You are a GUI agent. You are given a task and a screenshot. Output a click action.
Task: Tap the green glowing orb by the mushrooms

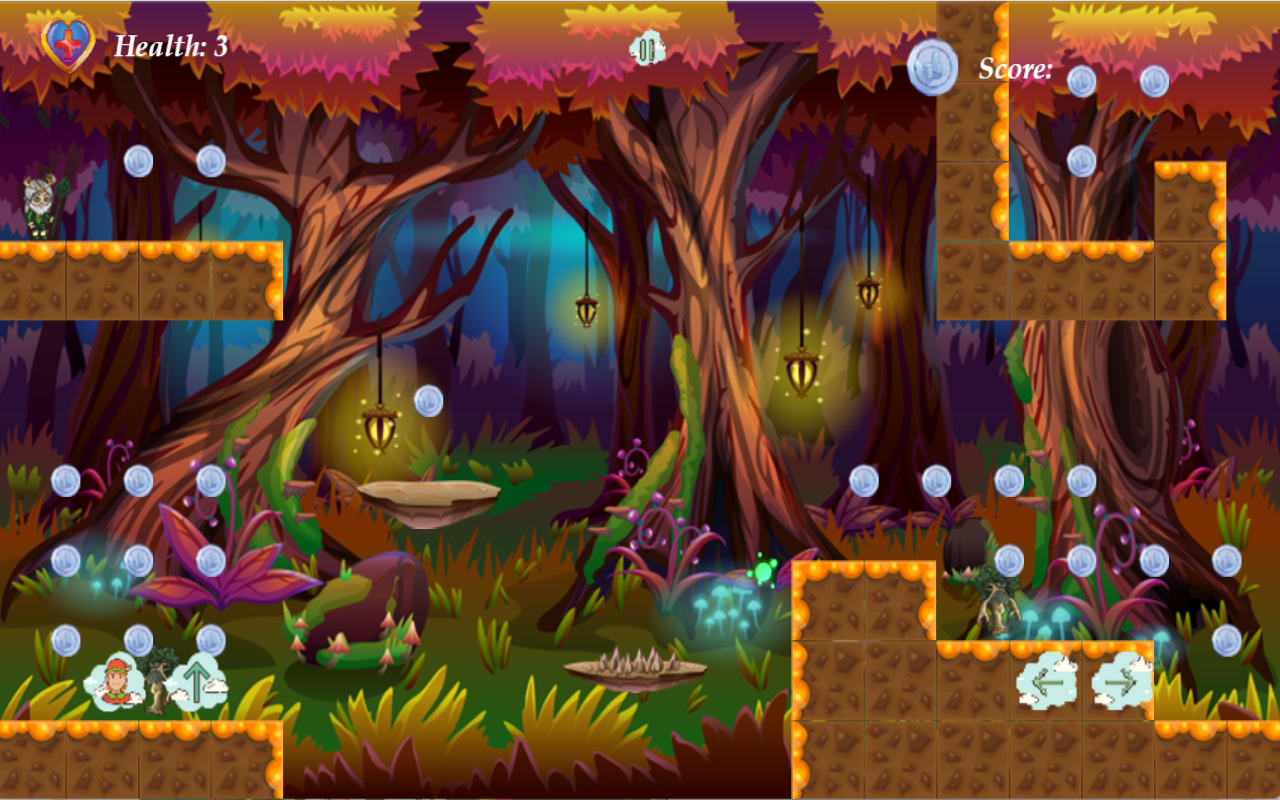point(764,571)
